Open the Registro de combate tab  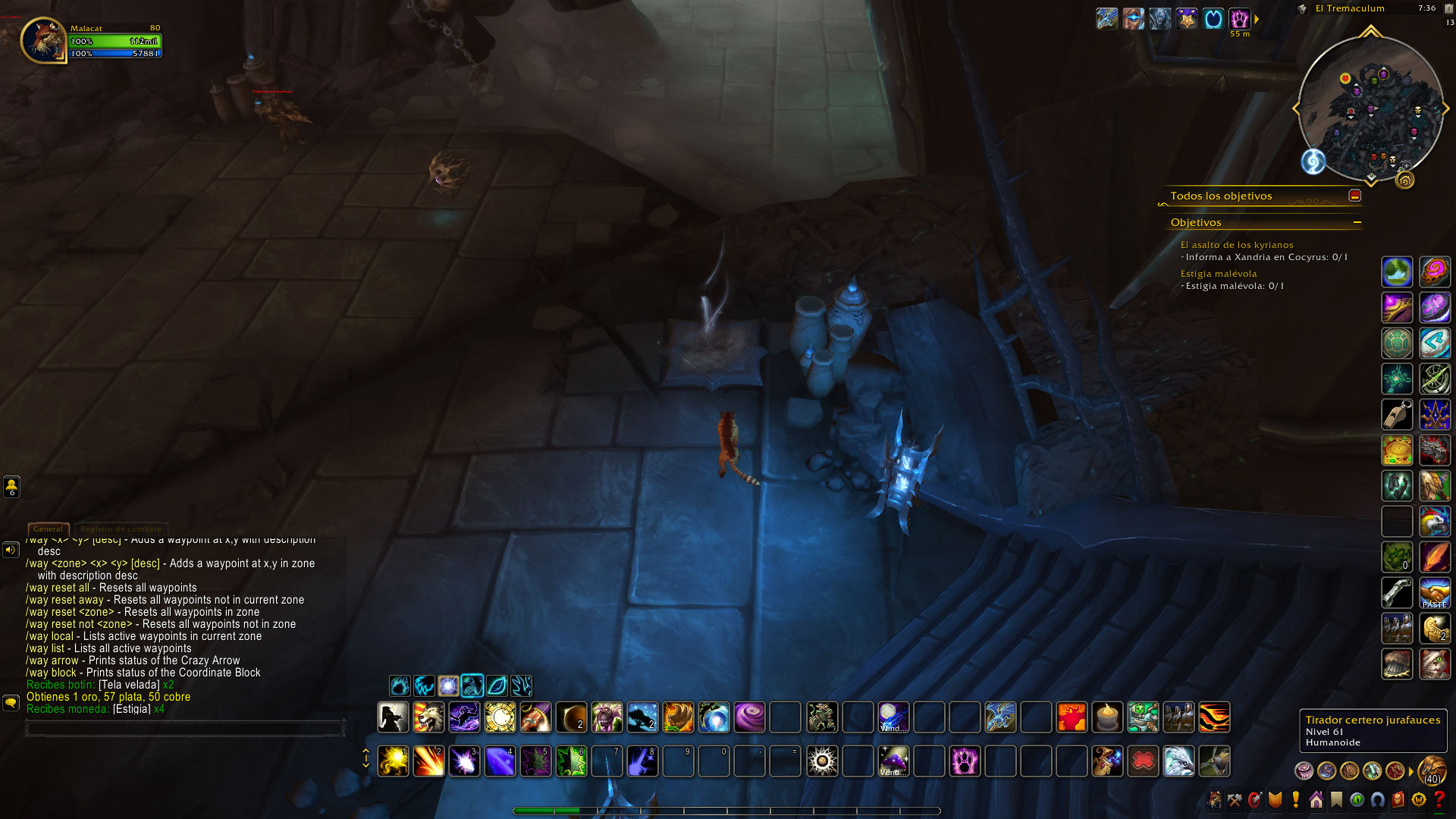click(x=121, y=529)
